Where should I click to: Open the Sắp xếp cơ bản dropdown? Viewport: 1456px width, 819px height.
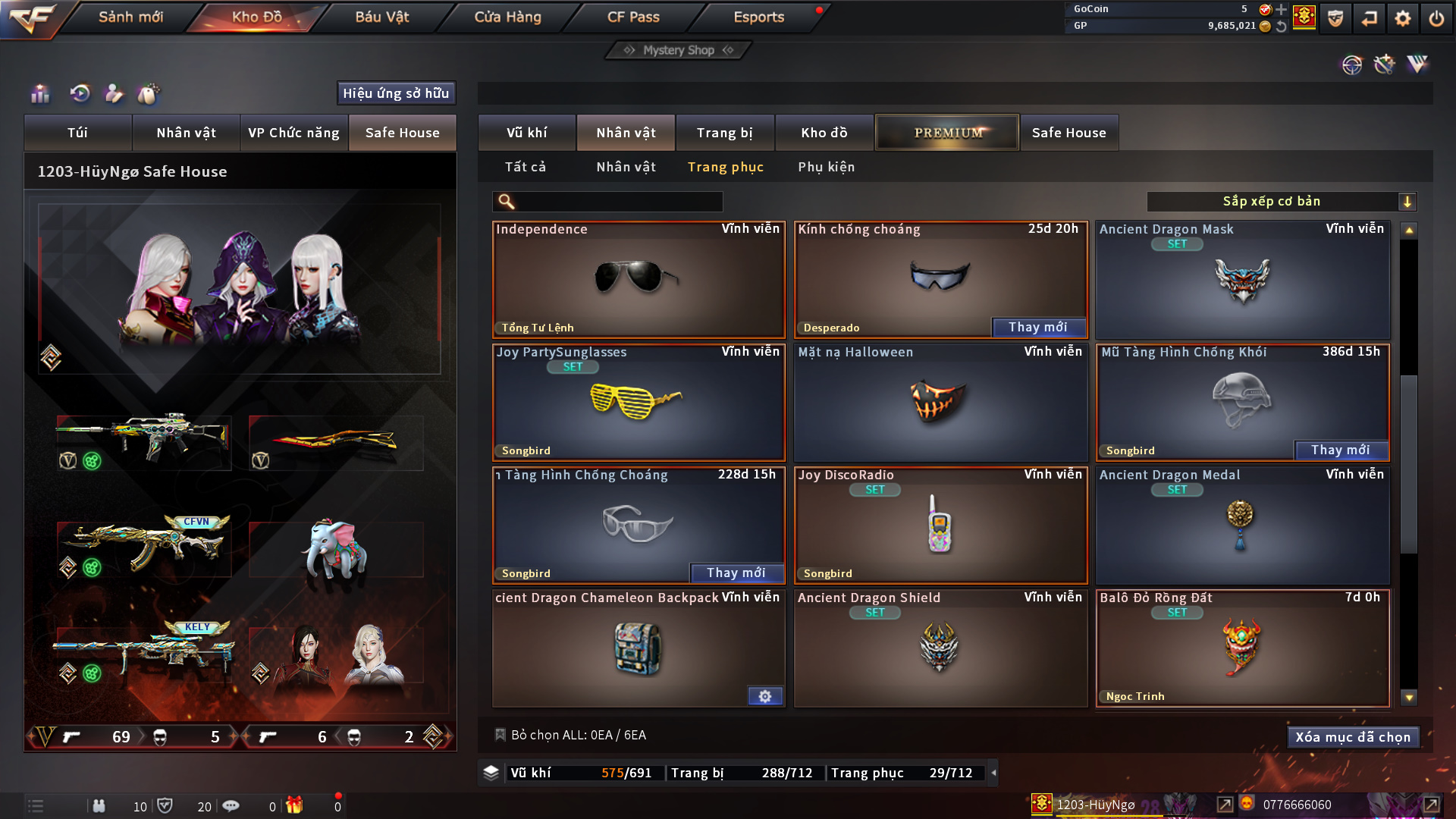(1281, 202)
